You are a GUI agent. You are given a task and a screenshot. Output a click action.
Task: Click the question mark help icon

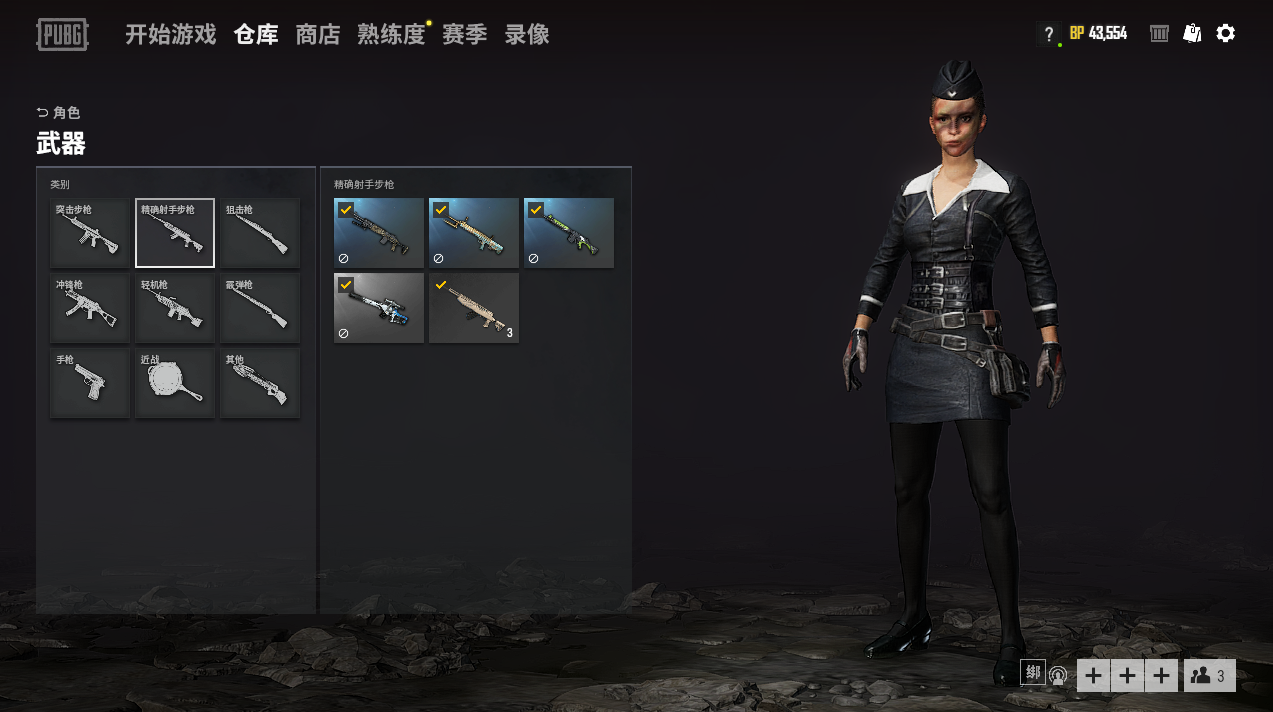(x=1048, y=34)
